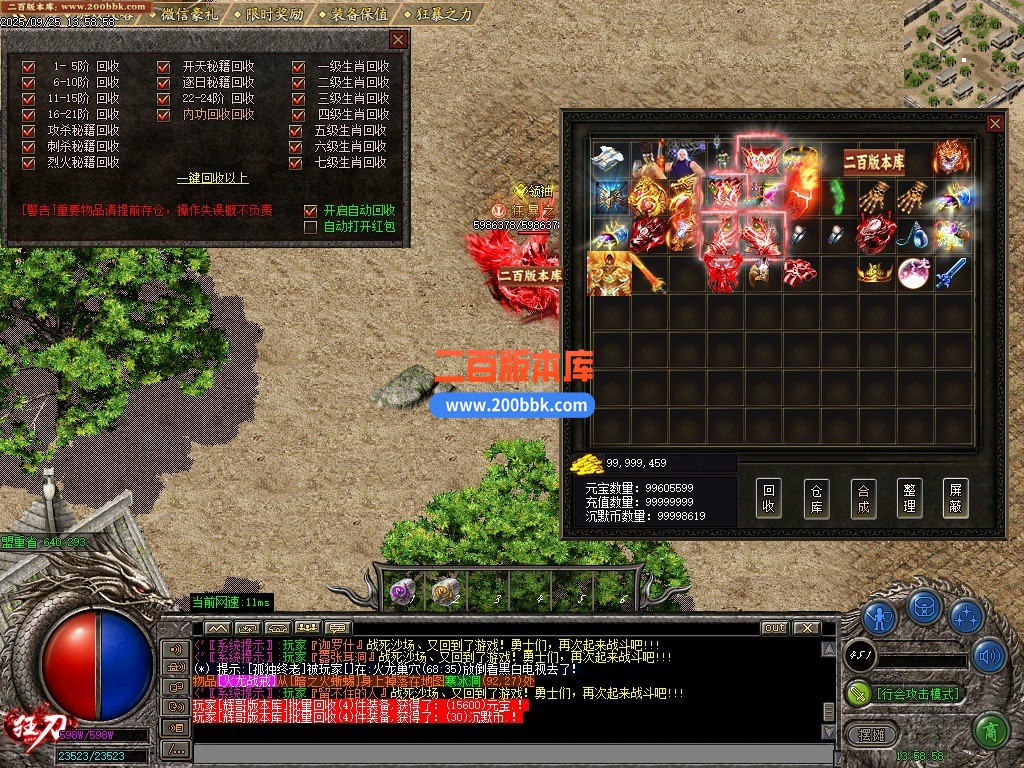This screenshot has height=768, width=1024.
Task: Enable the 自动打开红包 checkbox
Action: tap(310, 227)
